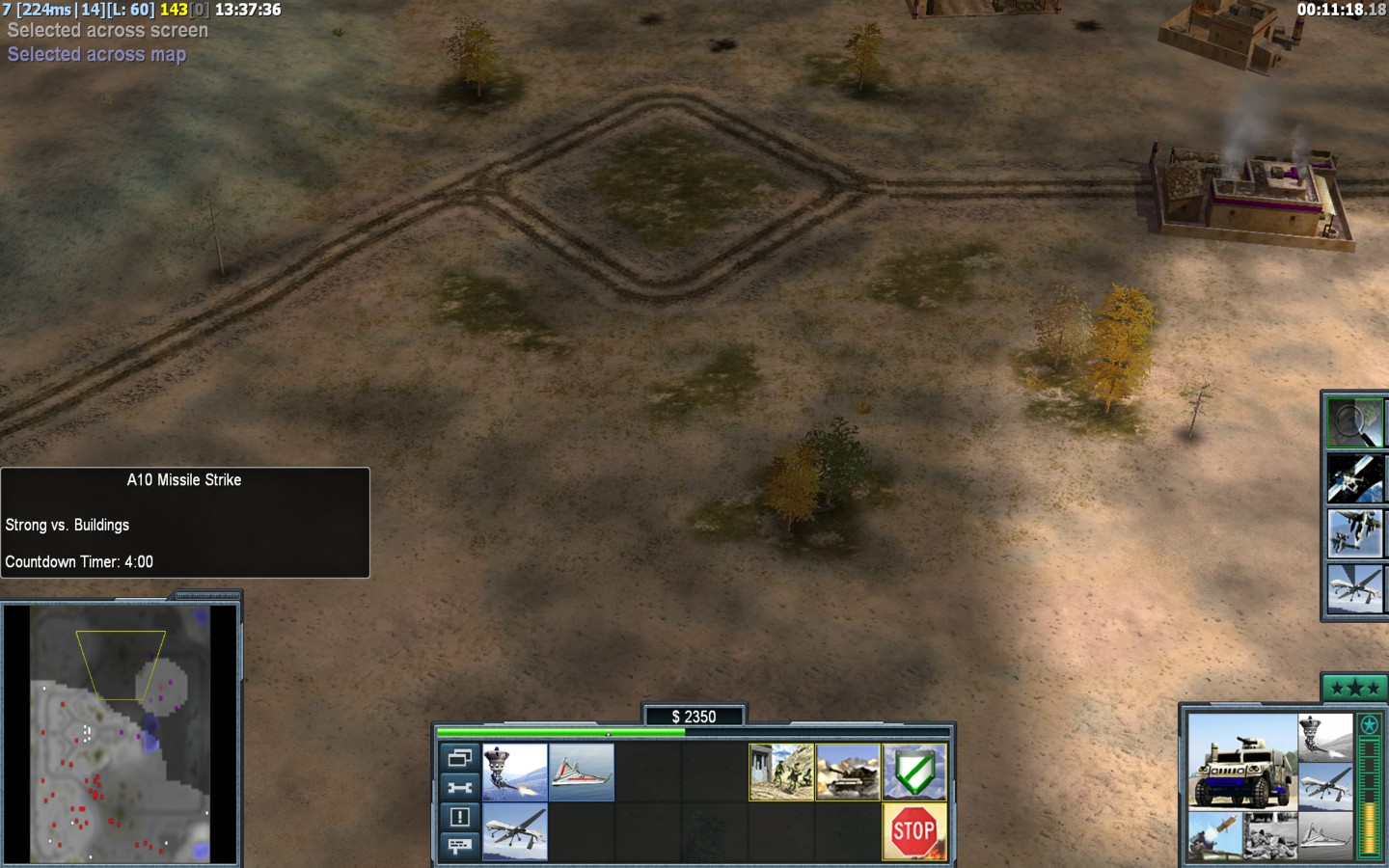This screenshot has height=868, width=1389.
Task: Open the chat message side button
Action: [459, 846]
